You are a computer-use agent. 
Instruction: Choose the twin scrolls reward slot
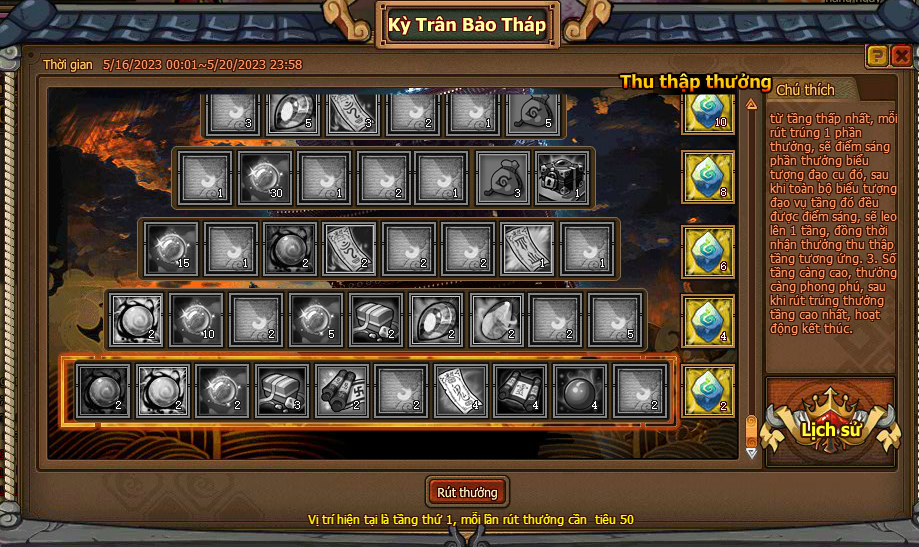[x=342, y=390]
